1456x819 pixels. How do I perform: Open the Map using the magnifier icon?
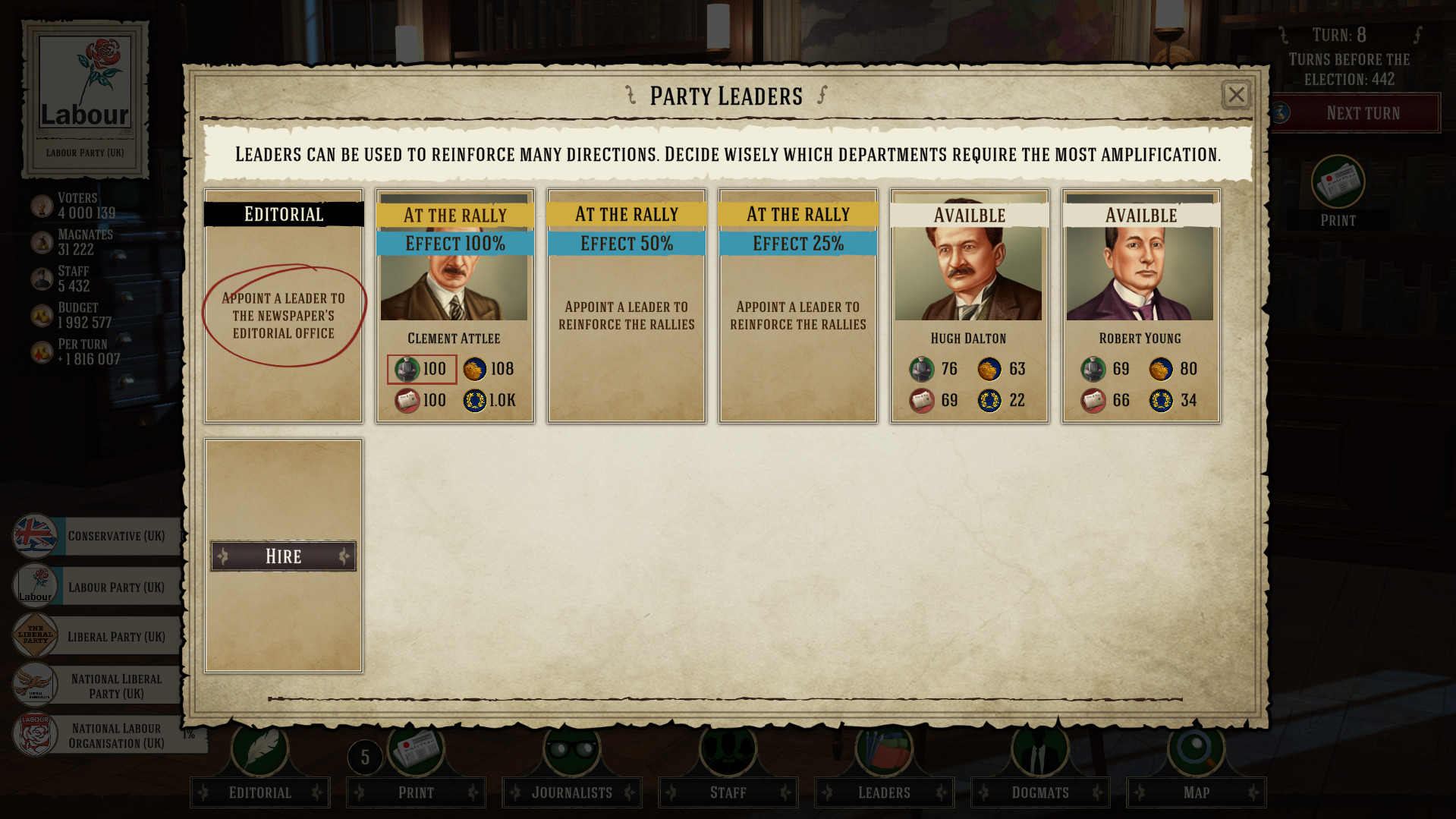[x=1196, y=750]
